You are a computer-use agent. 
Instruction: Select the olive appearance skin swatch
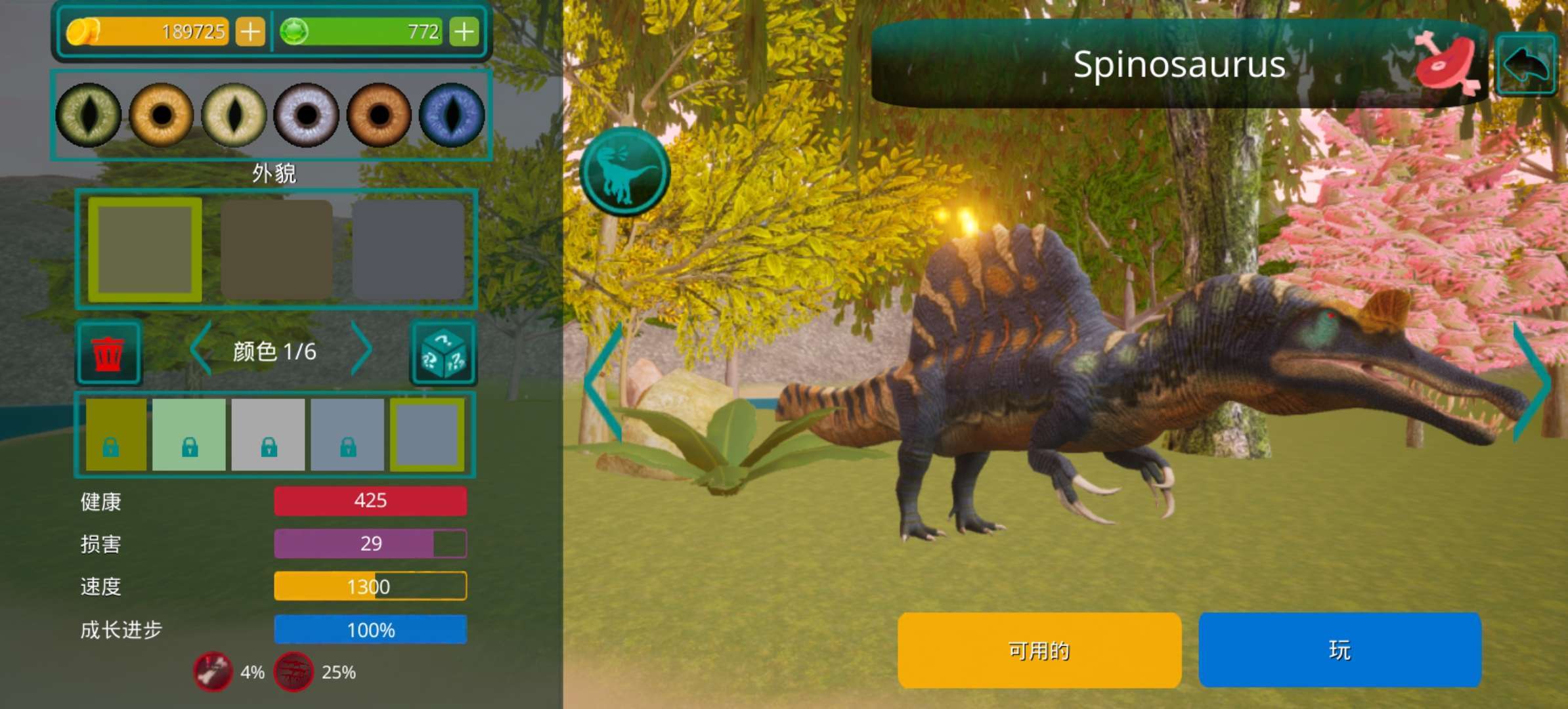pyautogui.click(x=145, y=249)
